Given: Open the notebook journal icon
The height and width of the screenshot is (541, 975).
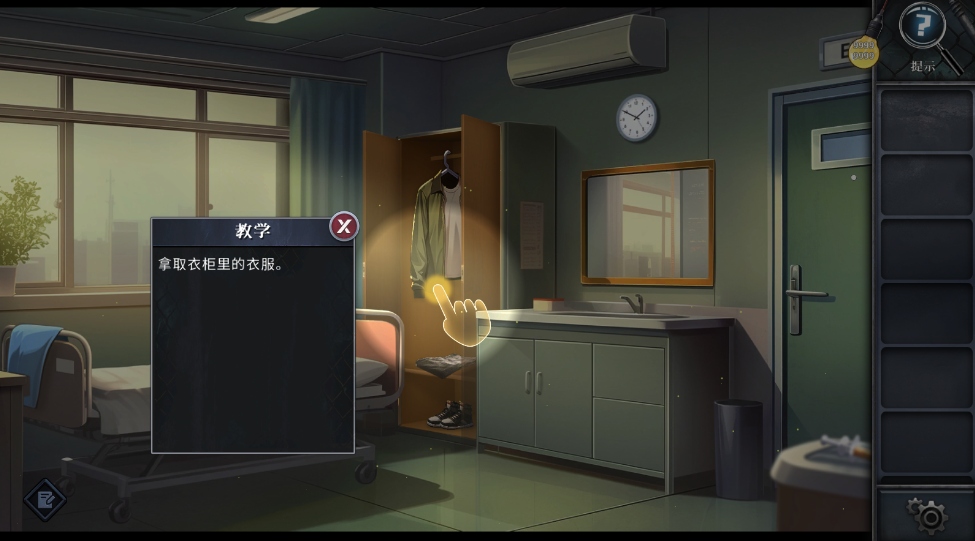Looking at the screenshot, I should [x=43, y=499].
